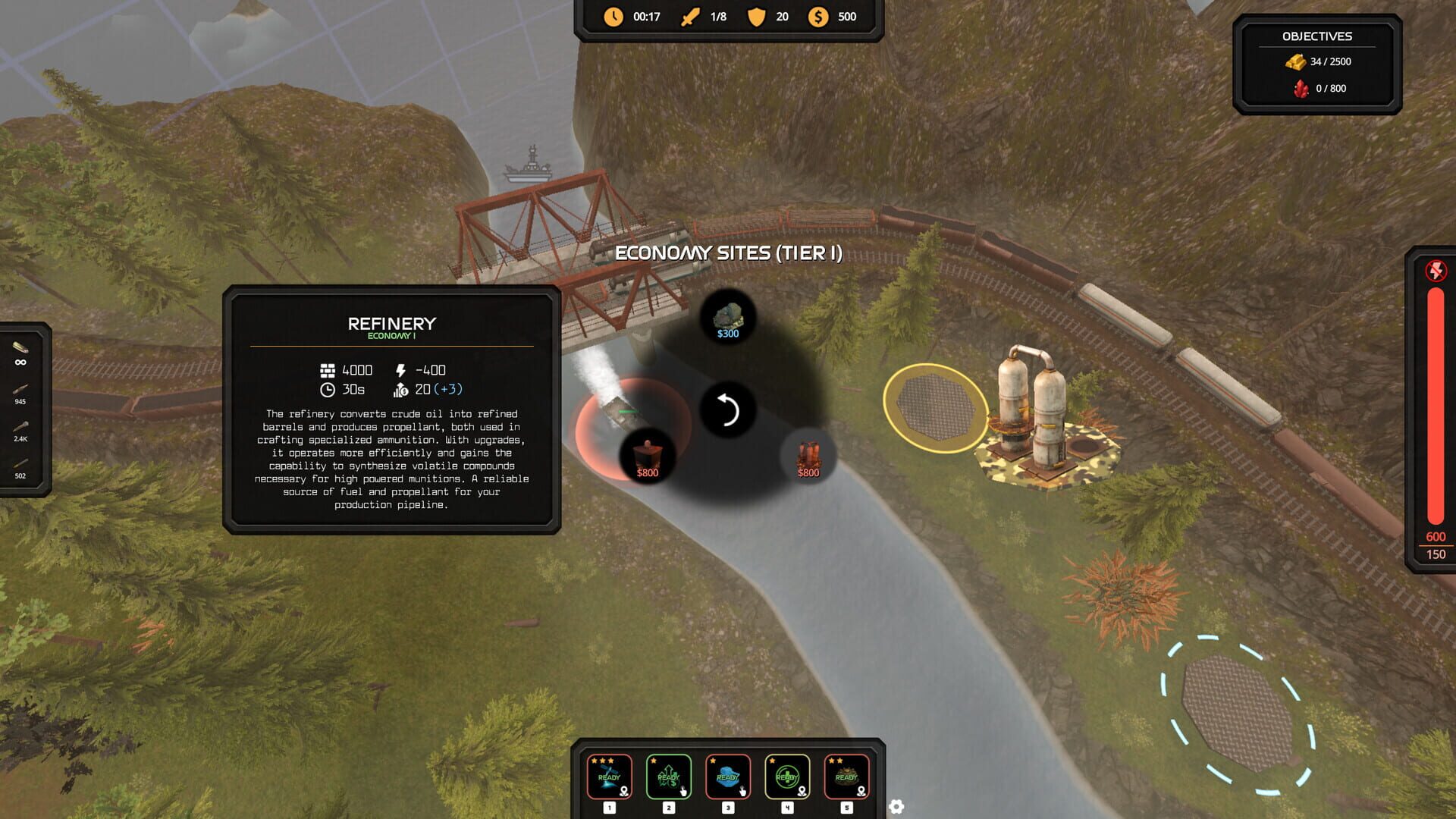
Task: Pick the ammo type with 502 rounds
Action: pyautogui.click(x=20, y=468)
